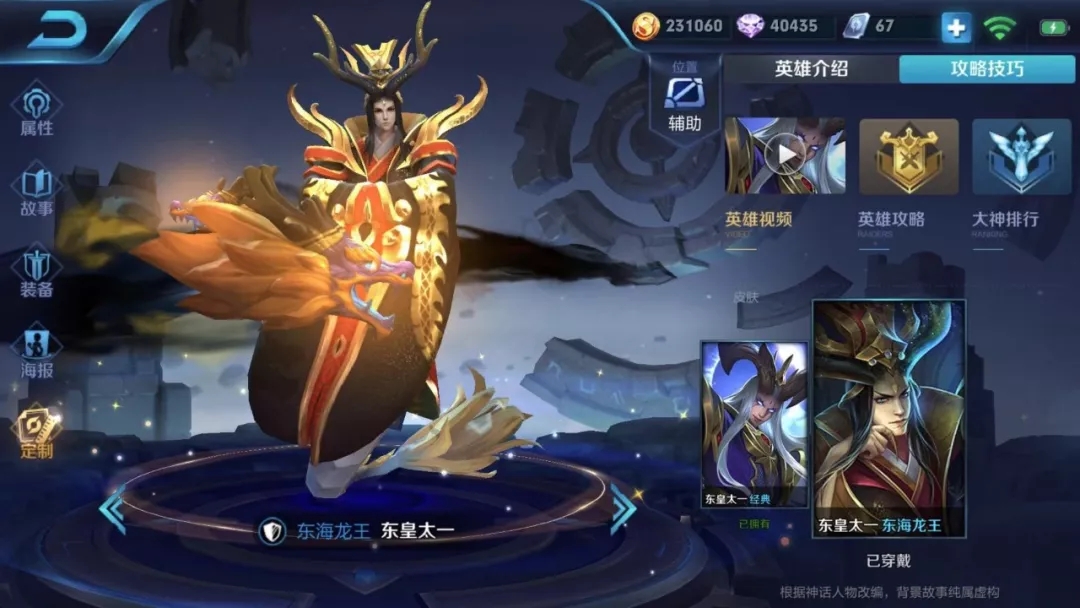
Task: Click the blue plus button to add currency
Action: click(956, 27)
